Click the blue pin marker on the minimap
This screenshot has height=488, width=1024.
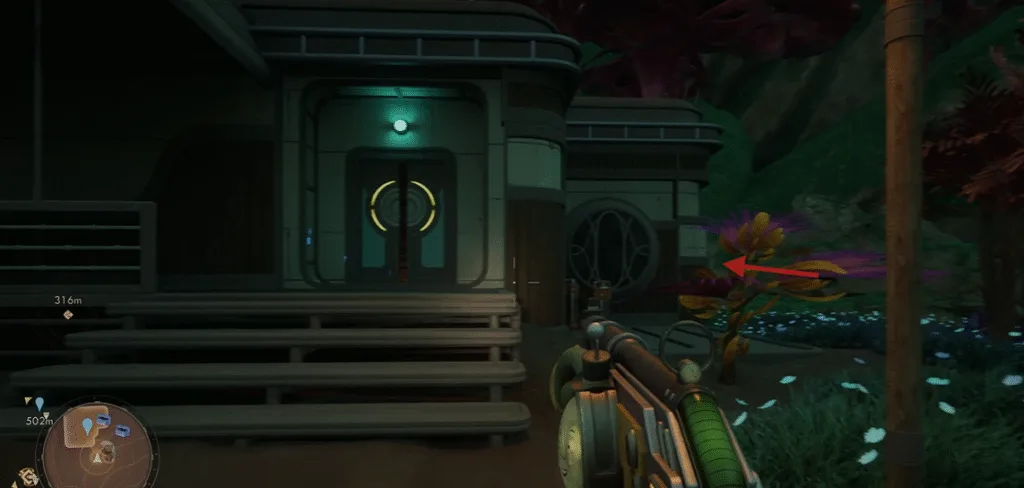point(88,426)
